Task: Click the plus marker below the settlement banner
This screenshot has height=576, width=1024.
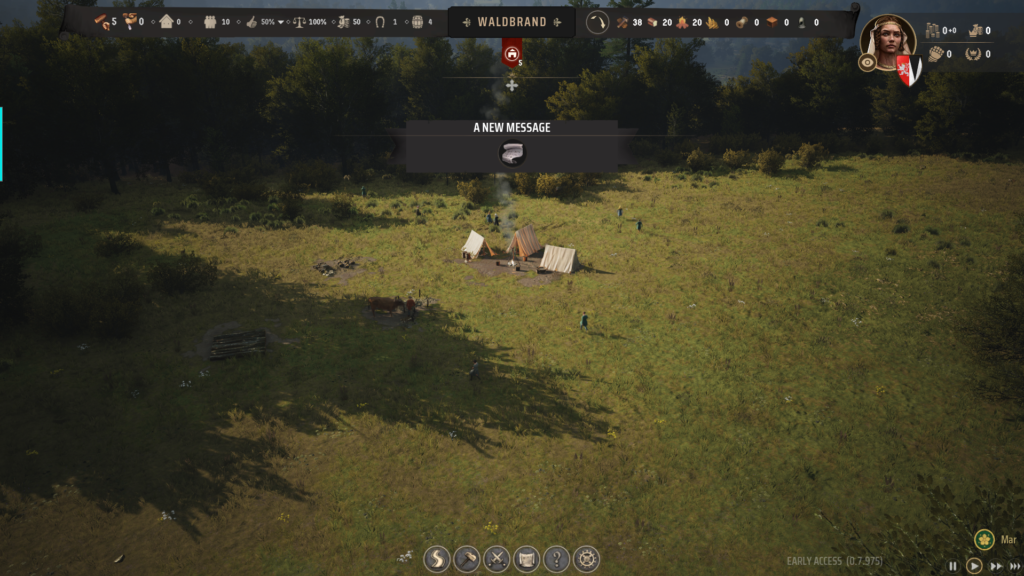Action: coord(512,85)
